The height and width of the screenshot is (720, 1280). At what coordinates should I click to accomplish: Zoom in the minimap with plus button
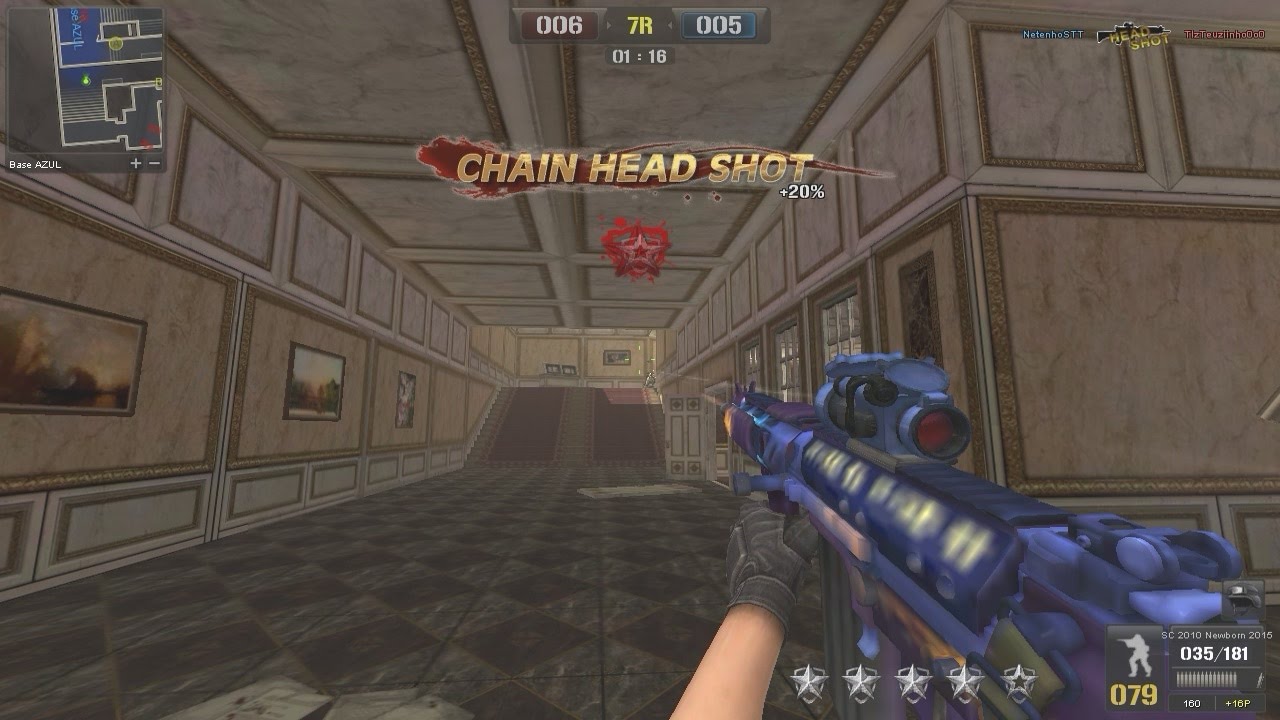click(136, 163)
